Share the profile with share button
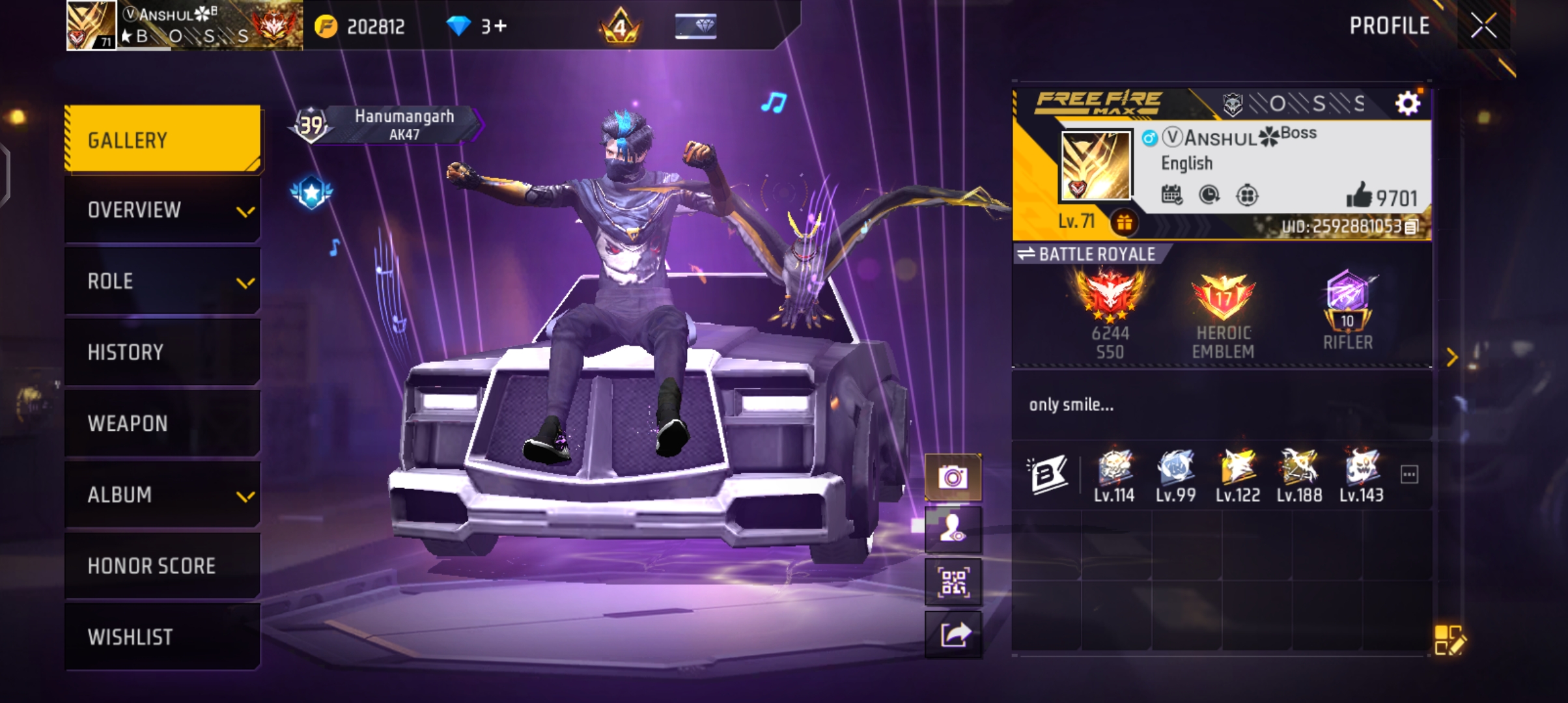1568x703 pixels. click(953, 633)
